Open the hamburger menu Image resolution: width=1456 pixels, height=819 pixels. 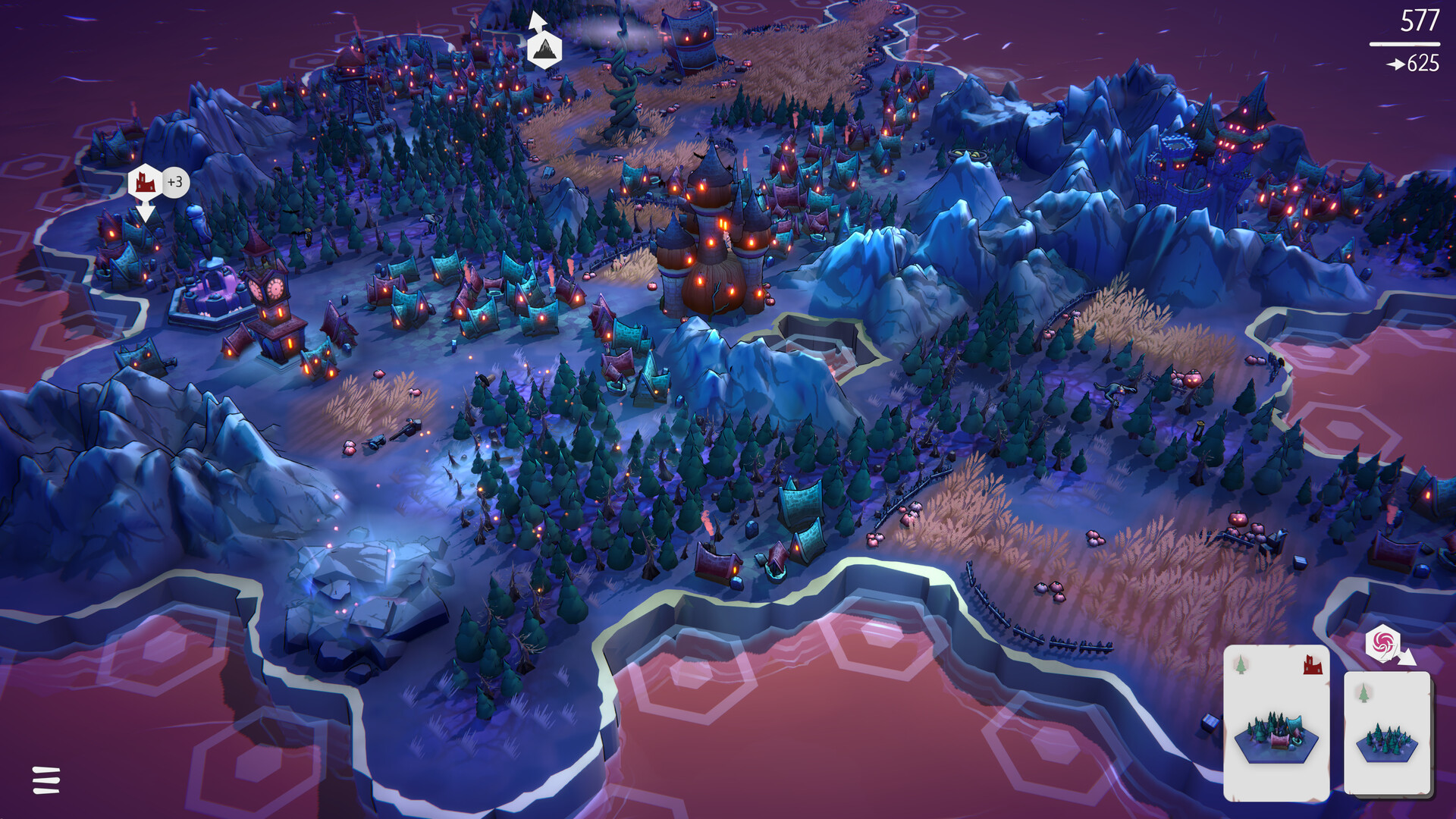(x=46, y=780)
